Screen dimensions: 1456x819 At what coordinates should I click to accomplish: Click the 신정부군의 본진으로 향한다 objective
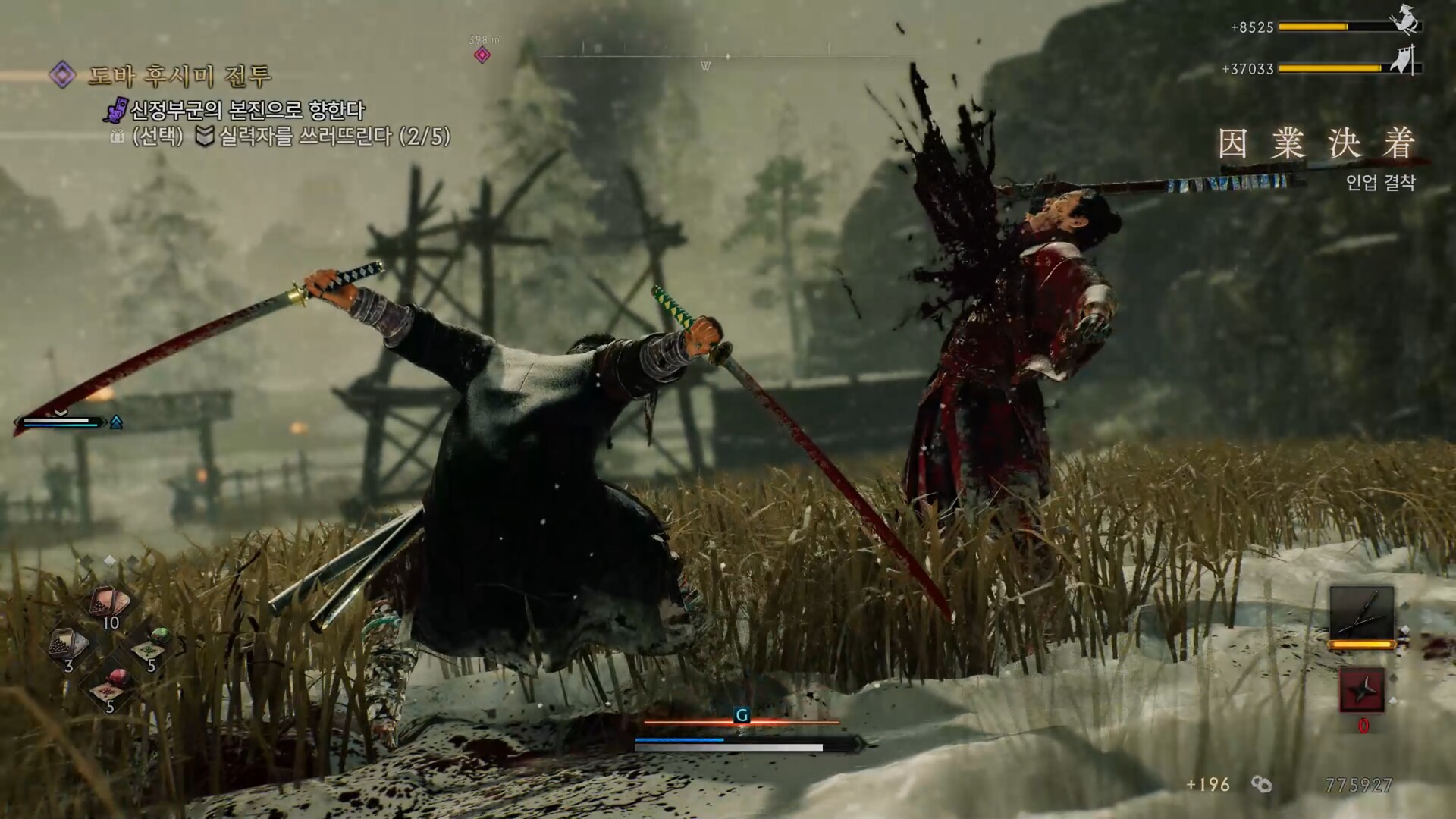[247, 111]
